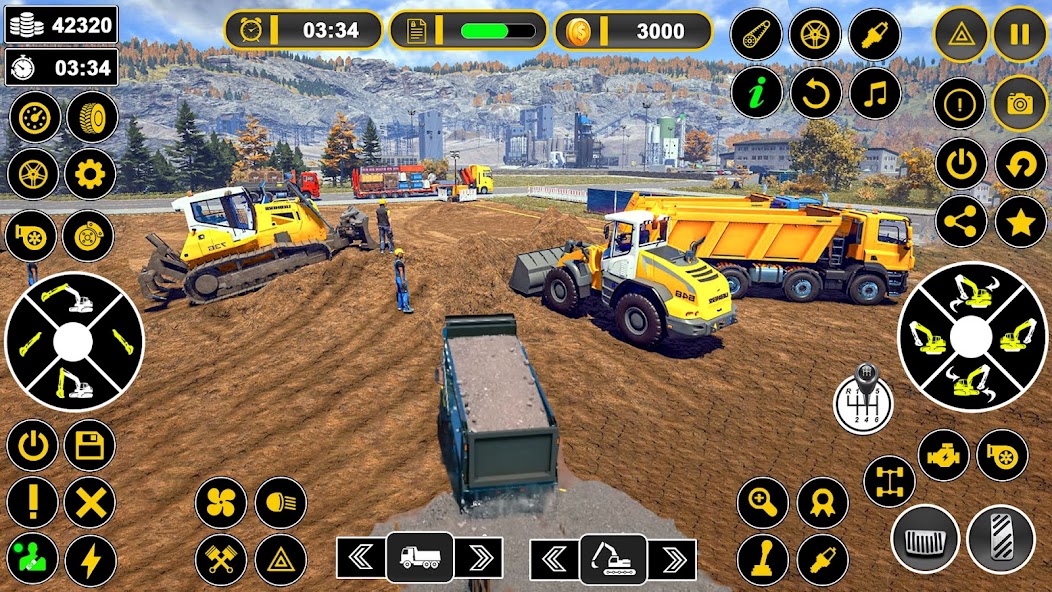
Task: Tap the tall accelerator pedal
Action: tap(1001, 539)
